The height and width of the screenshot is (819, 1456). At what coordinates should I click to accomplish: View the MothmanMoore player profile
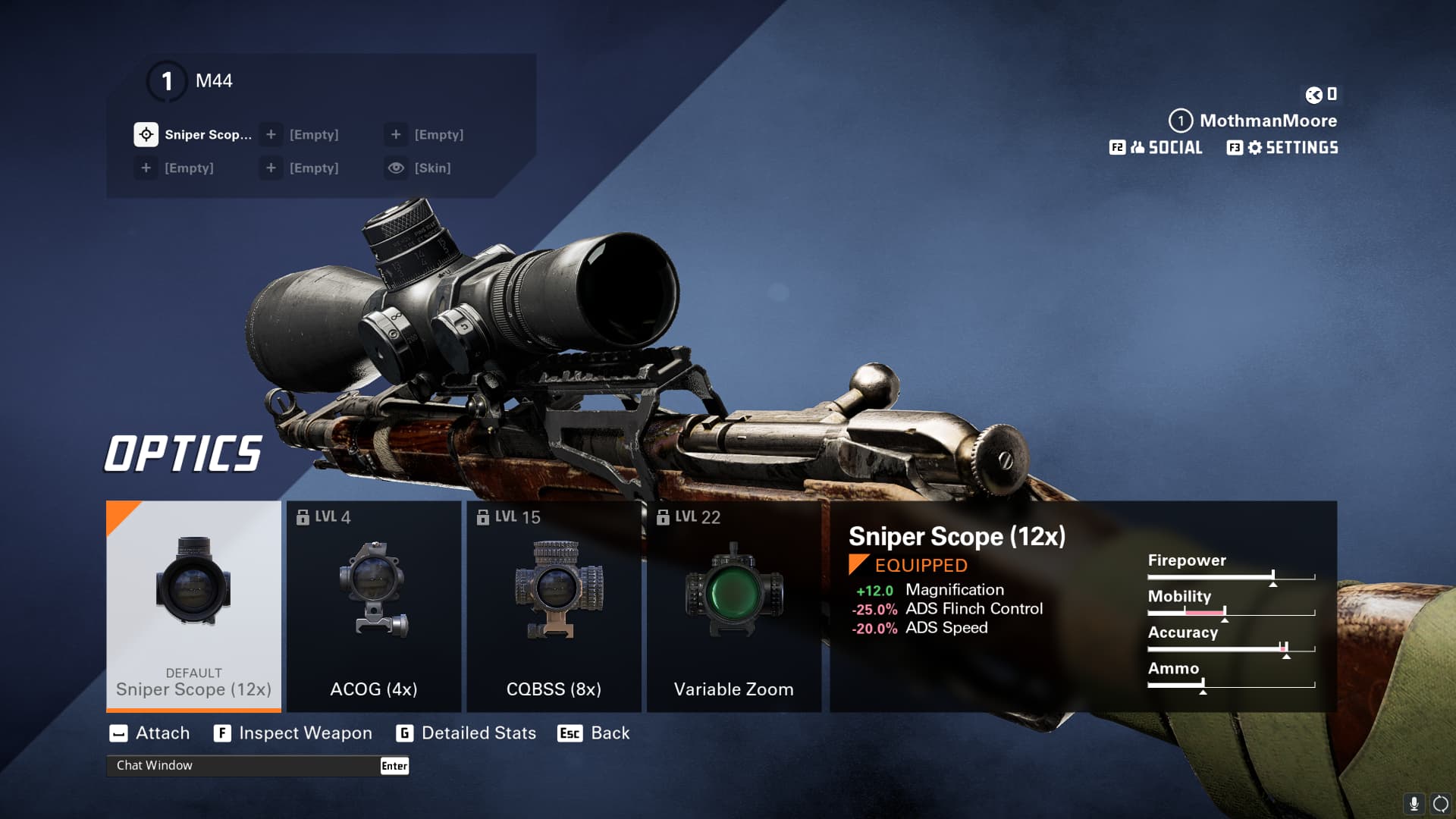(1254, 121)
